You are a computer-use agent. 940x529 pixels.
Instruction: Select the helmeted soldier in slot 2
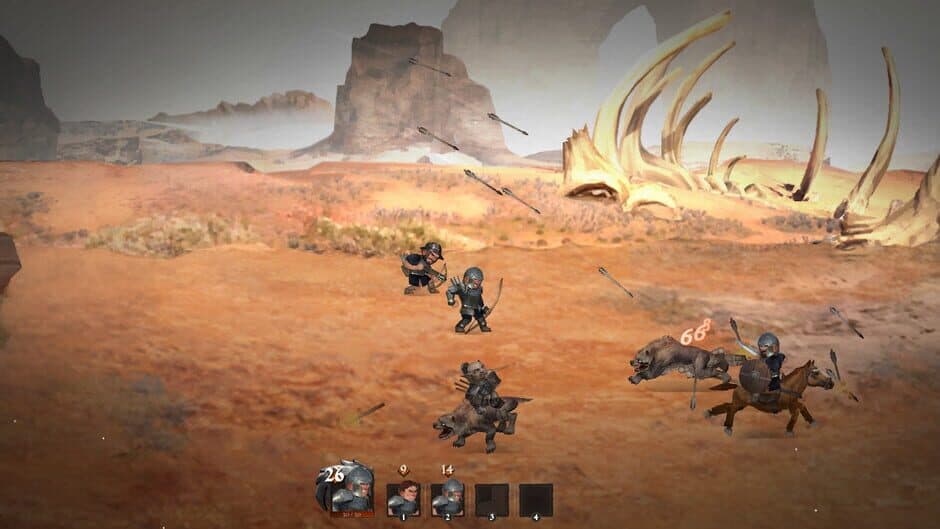pos(447,498)
